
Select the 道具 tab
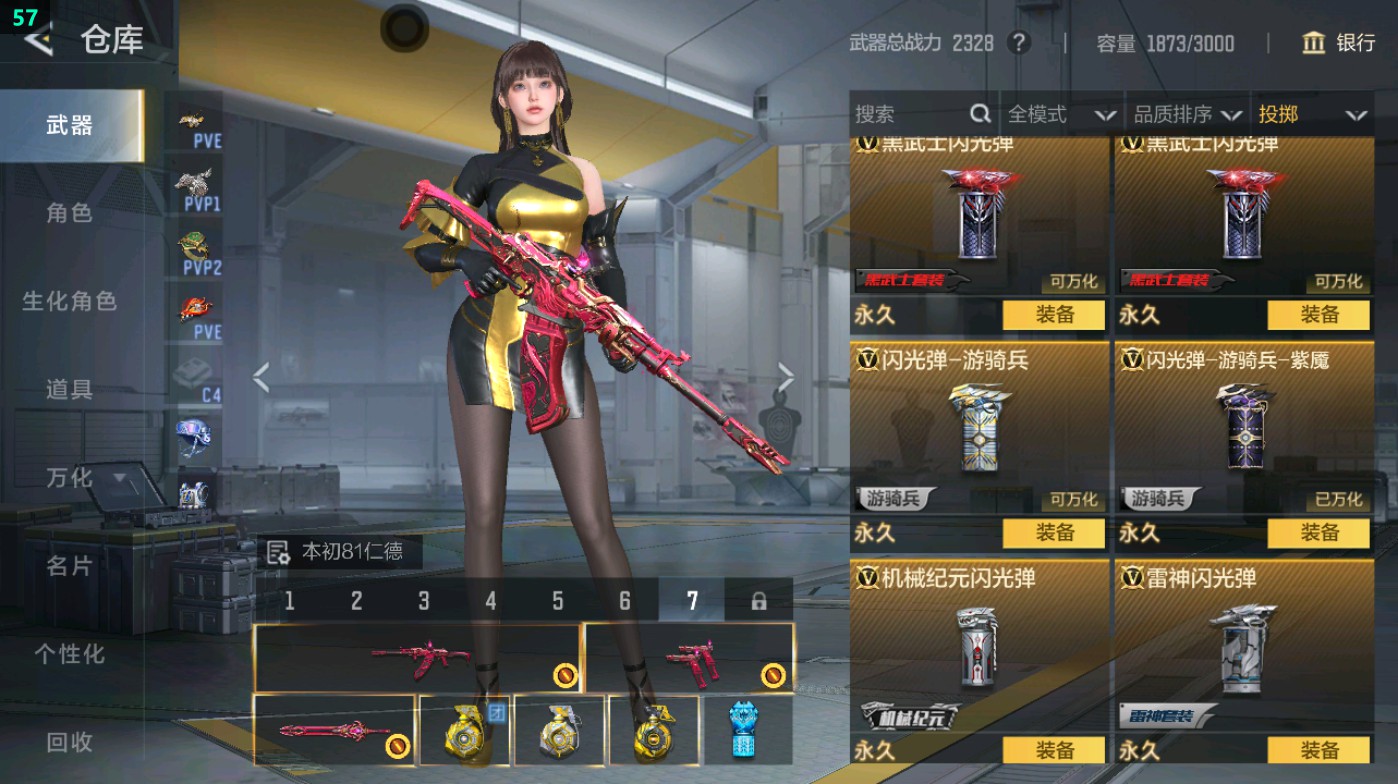69,389
